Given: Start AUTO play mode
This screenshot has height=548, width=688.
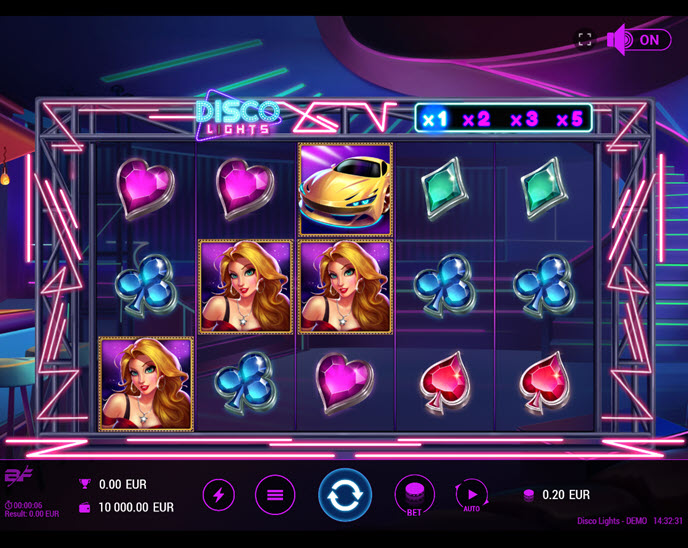Looking at the screenshot, I should tap(471, 494).
